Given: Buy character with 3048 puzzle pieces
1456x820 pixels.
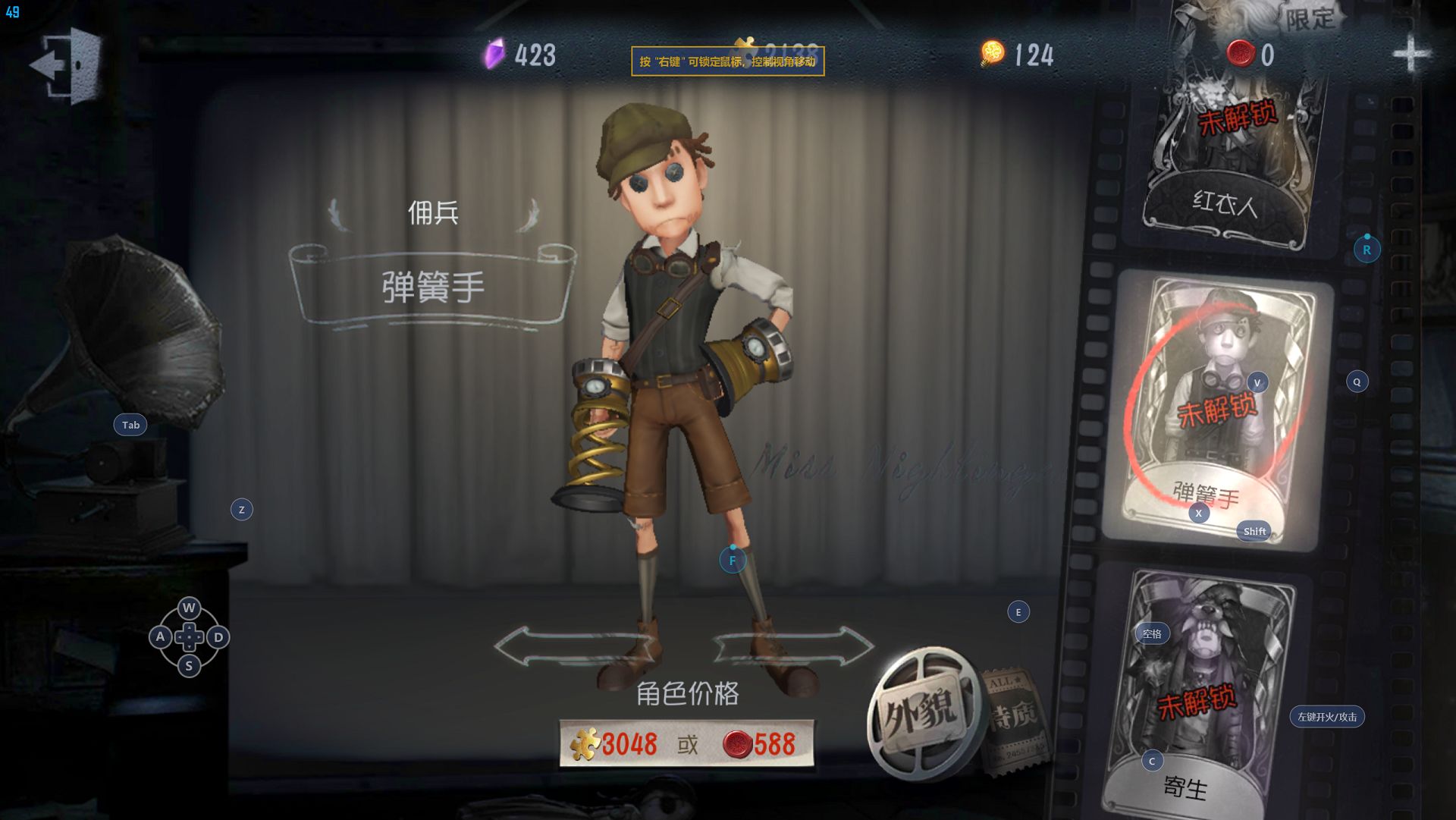Looking at the screenshot, I should tap(616, 744).
